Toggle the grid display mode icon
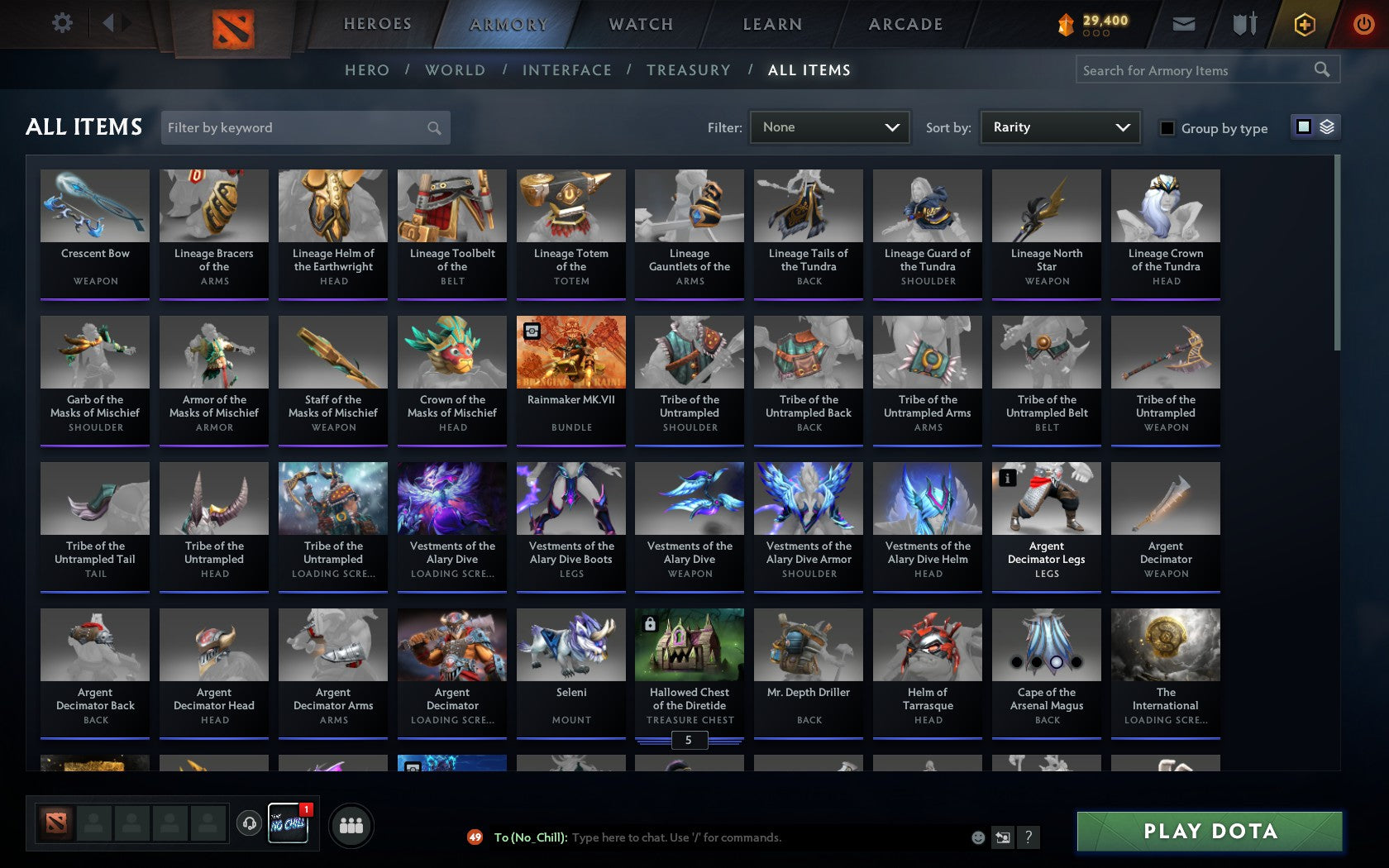This screenshot has width=1389, height=868. click(x=1303, y=127)
